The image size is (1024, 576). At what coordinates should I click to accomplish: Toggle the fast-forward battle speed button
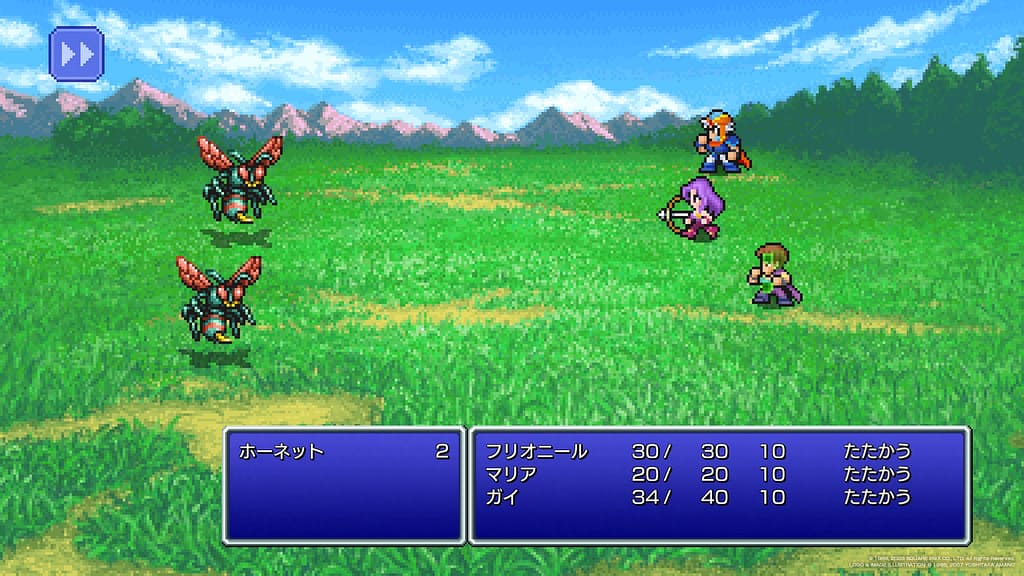76,53
